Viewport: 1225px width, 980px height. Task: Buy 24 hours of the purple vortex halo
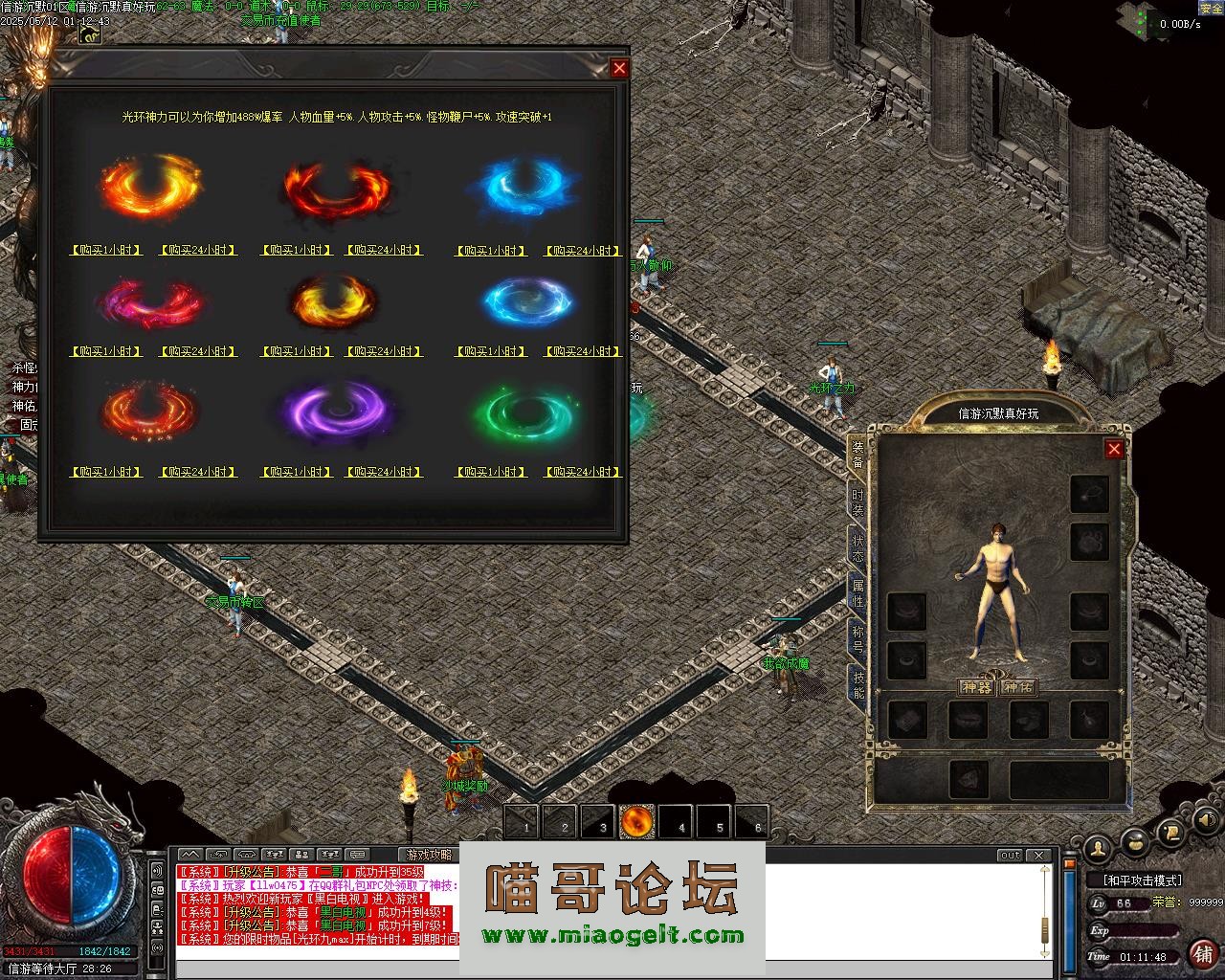(x=384, y=473)
